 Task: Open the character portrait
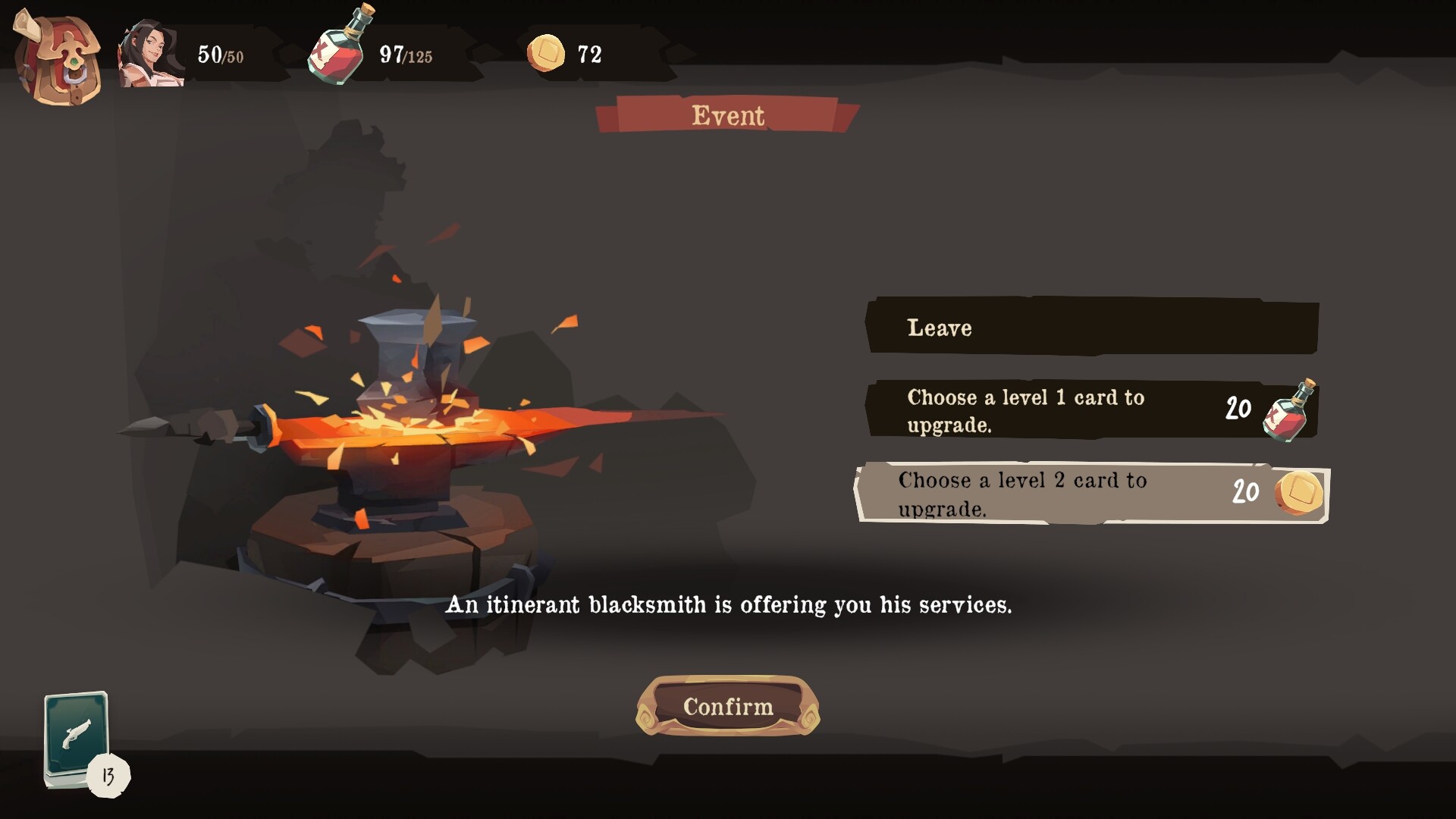(x=152, y=55)
